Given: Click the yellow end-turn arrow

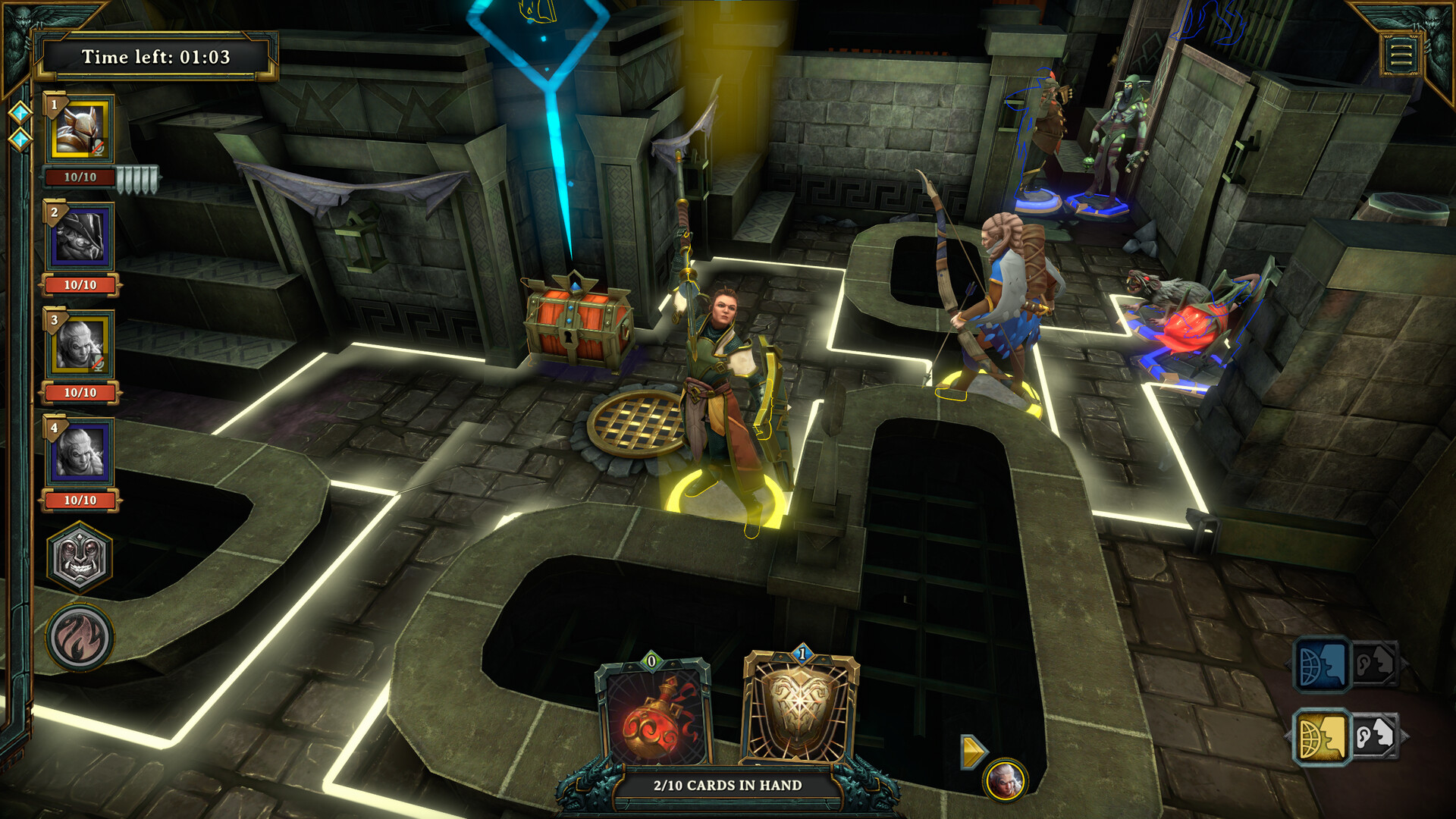Looking at the screenshot, I should coord(972,752).
